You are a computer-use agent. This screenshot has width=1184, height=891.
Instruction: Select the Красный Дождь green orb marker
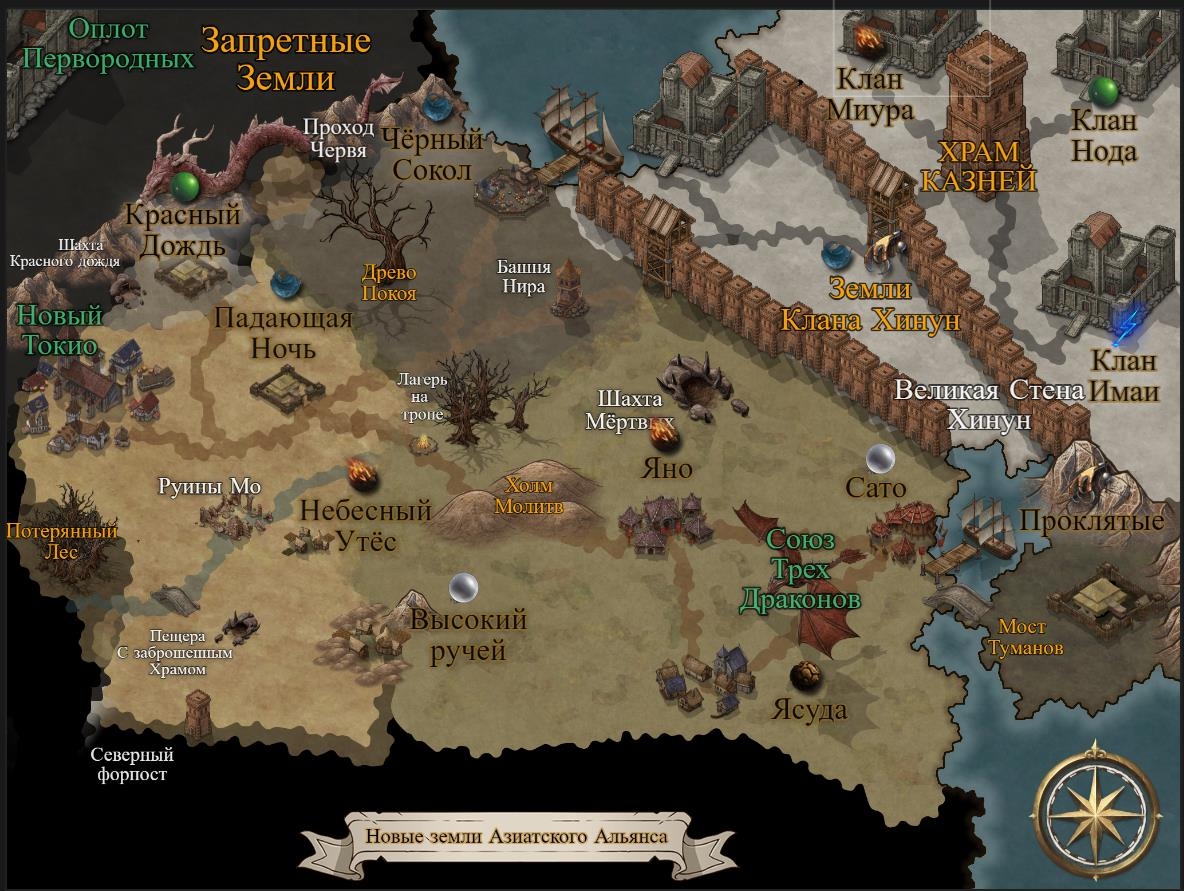pos(183,186)
